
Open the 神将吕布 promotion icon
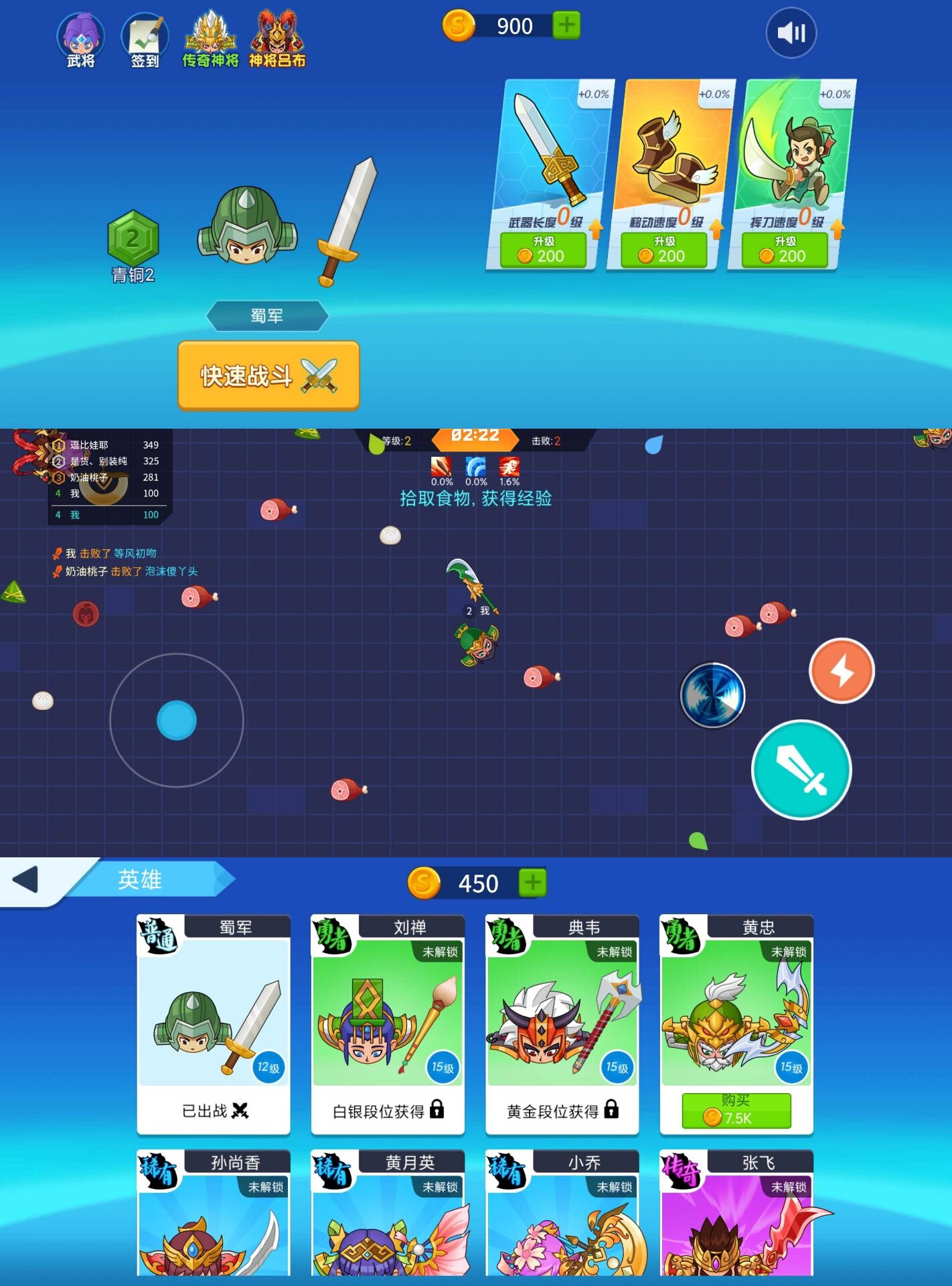pyautogui.click(x=277, y=40)
